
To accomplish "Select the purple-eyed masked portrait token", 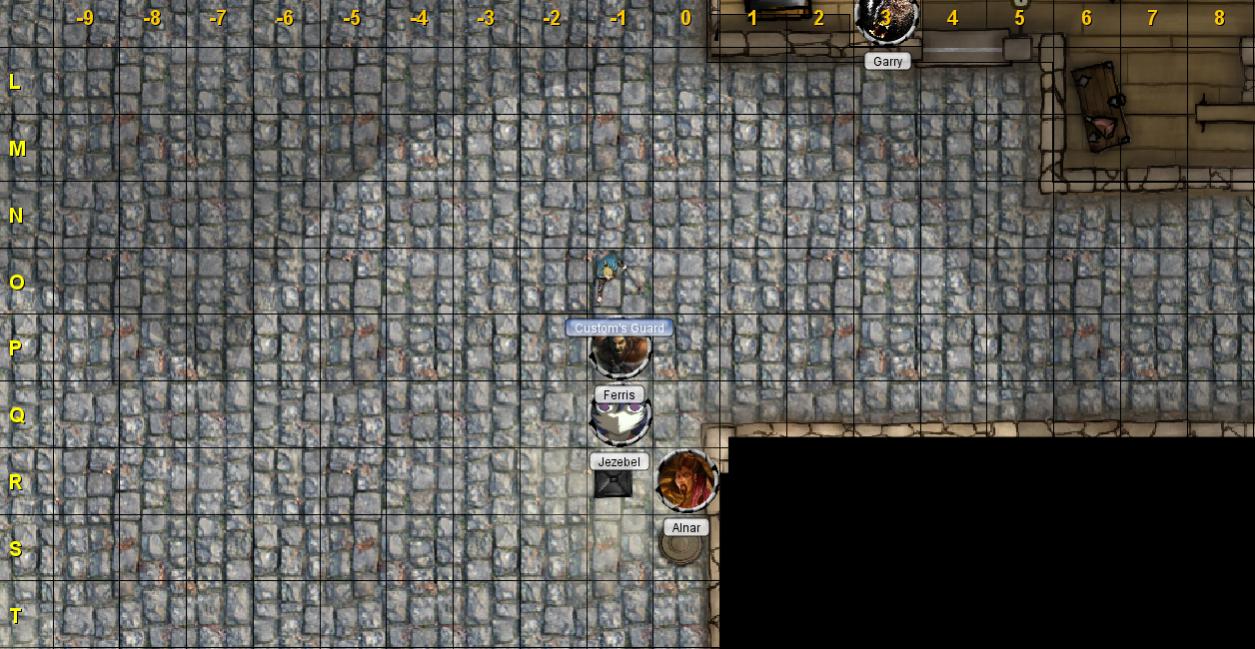I will pyautogui.click(x=620, y=420).
